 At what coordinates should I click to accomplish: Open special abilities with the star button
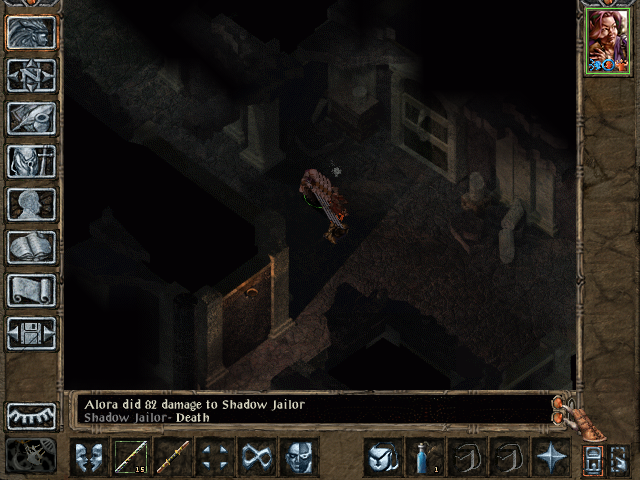(550, 457)
